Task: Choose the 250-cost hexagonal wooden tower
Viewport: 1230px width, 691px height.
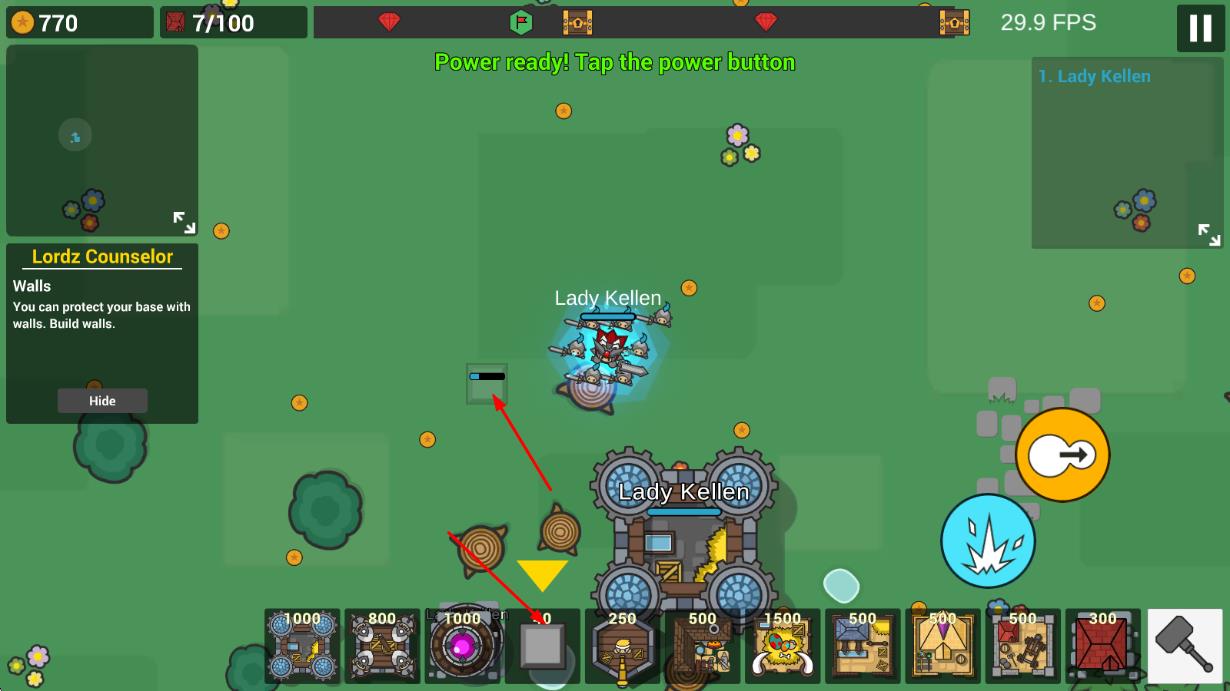Action: tap(622, 646)
